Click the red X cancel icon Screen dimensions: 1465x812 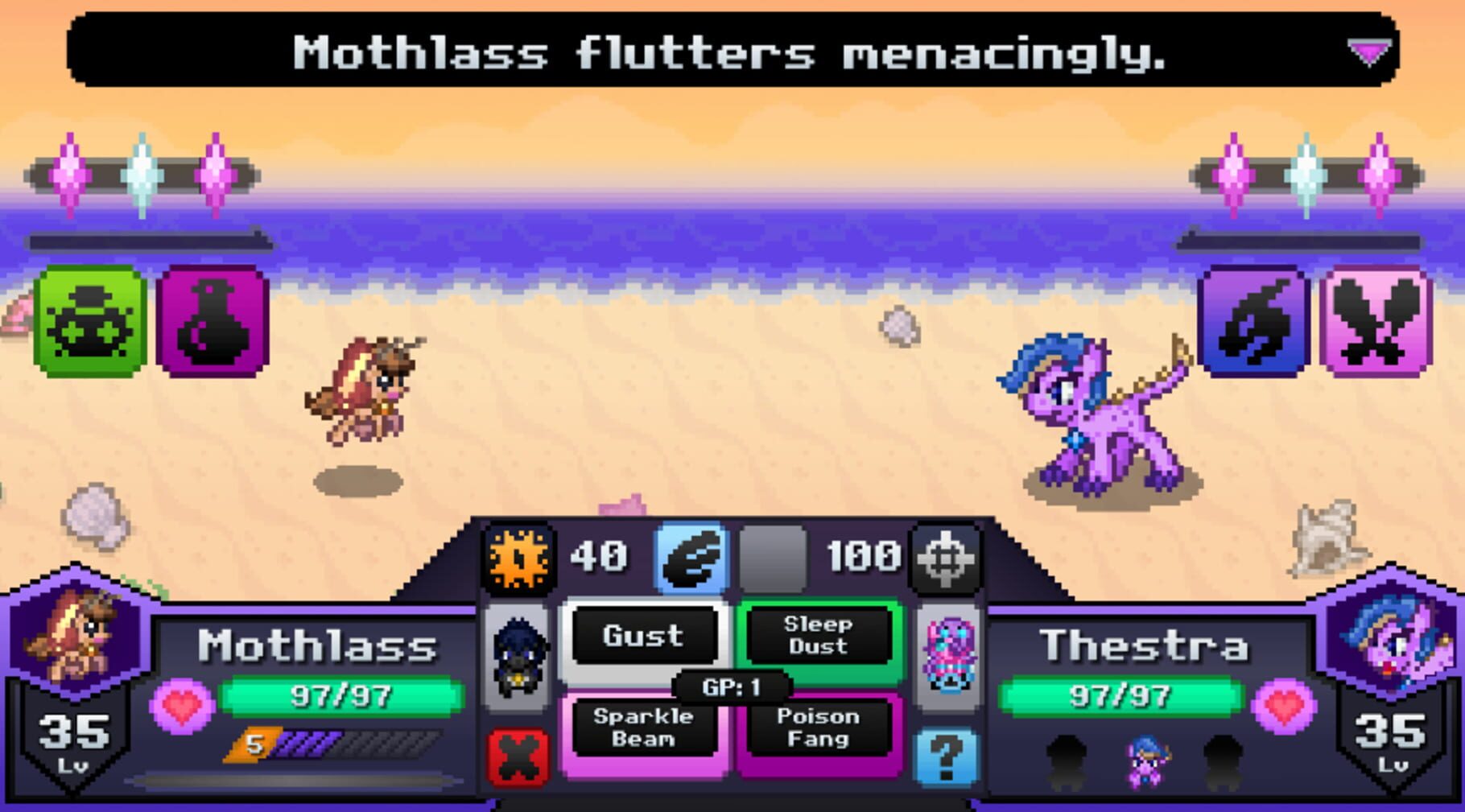(518, 756)
